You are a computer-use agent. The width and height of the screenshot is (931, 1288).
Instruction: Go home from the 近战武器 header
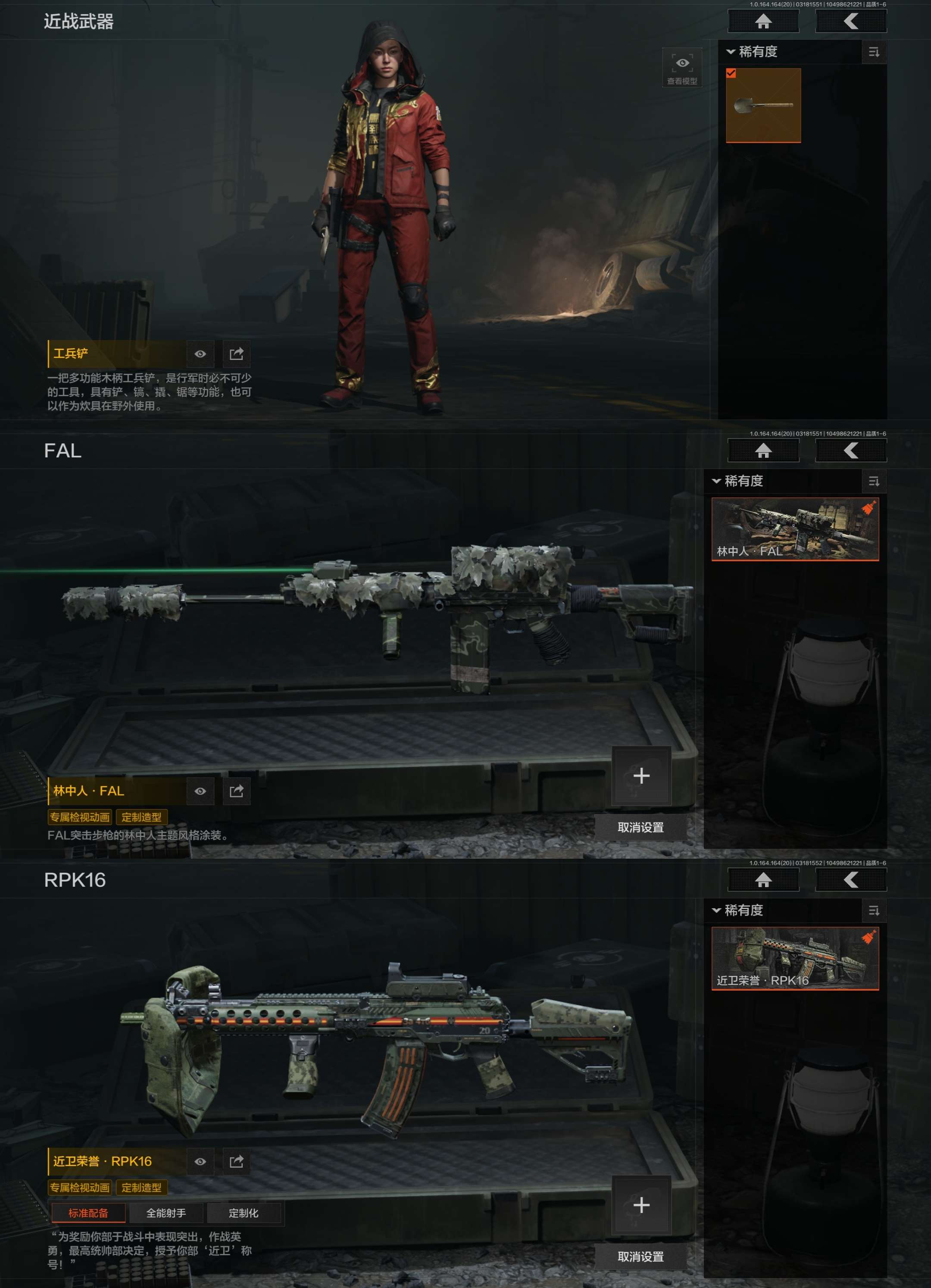(763, 22)
